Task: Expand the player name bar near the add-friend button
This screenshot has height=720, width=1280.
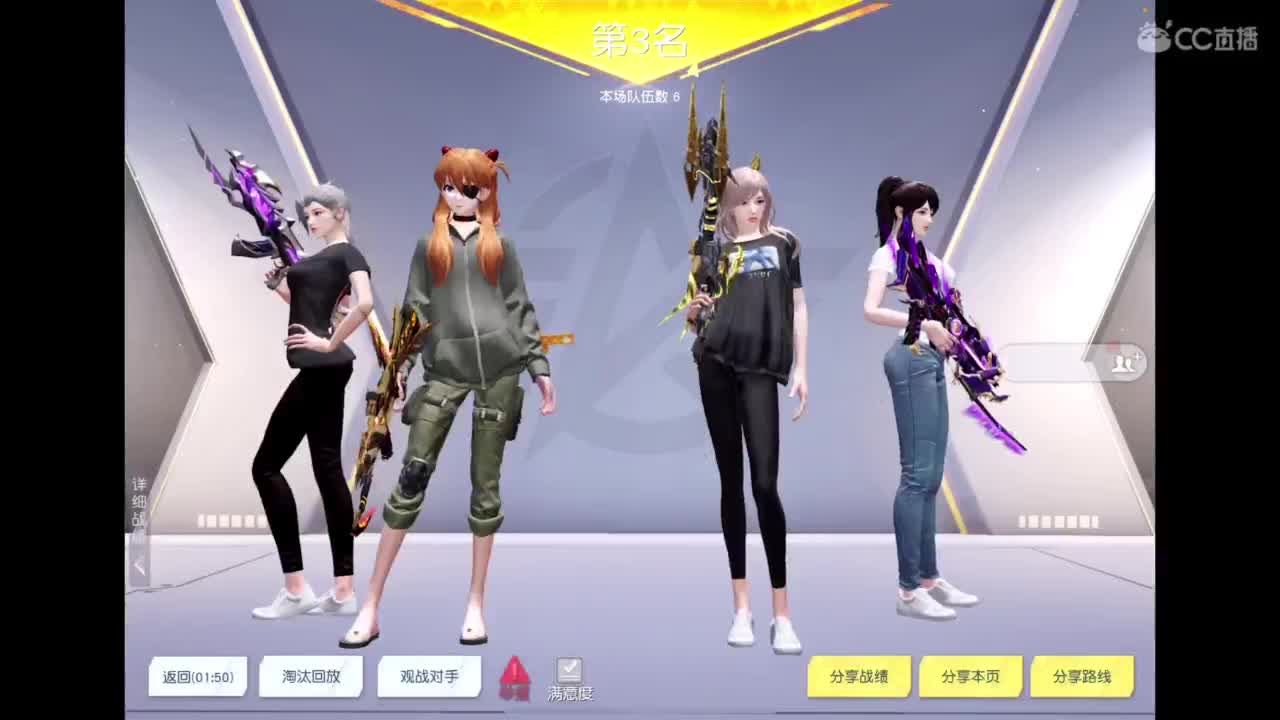Action: pyautogui.click(x=1050, y=363)
